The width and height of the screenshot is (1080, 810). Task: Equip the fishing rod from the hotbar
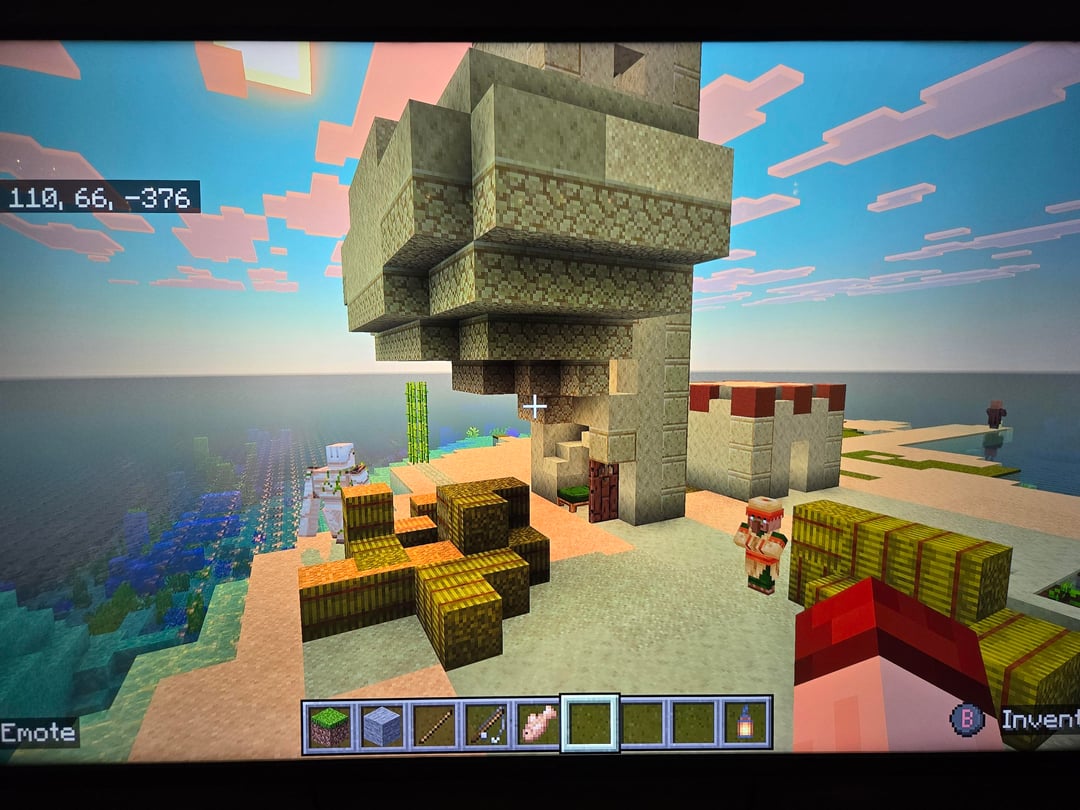[485, 725]
